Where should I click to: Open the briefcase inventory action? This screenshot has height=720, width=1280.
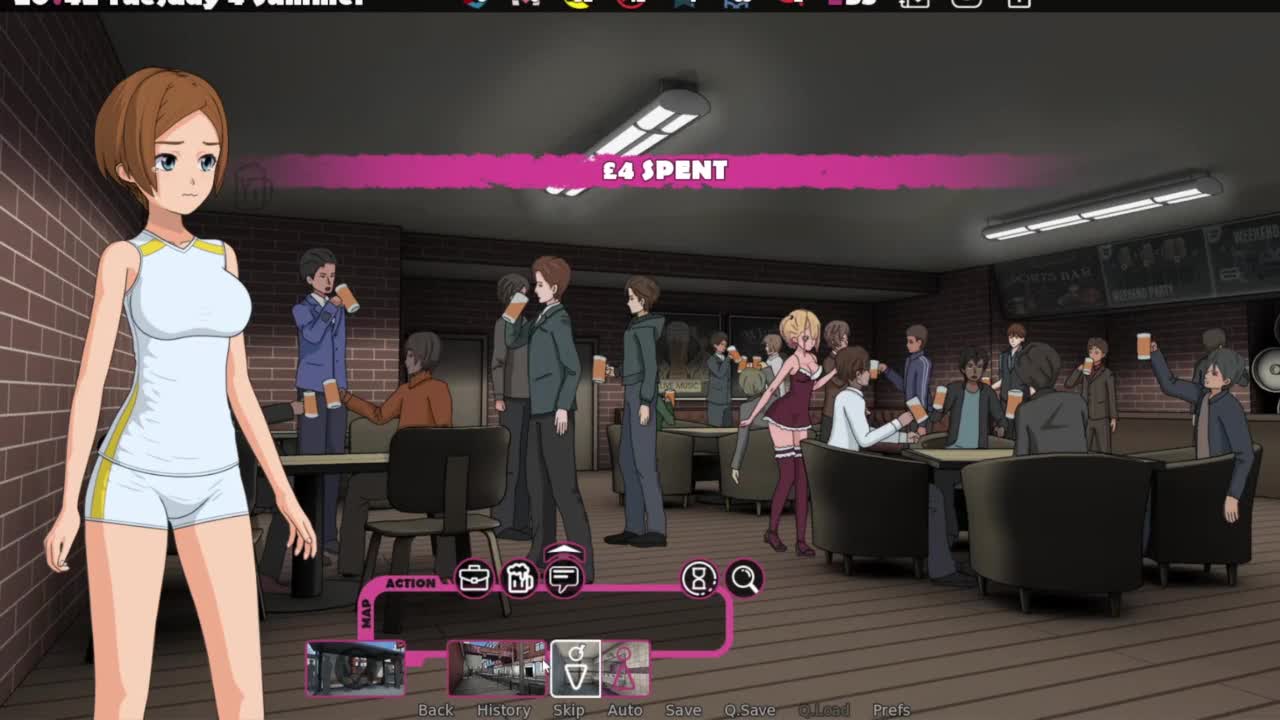(x=474, y=579)
